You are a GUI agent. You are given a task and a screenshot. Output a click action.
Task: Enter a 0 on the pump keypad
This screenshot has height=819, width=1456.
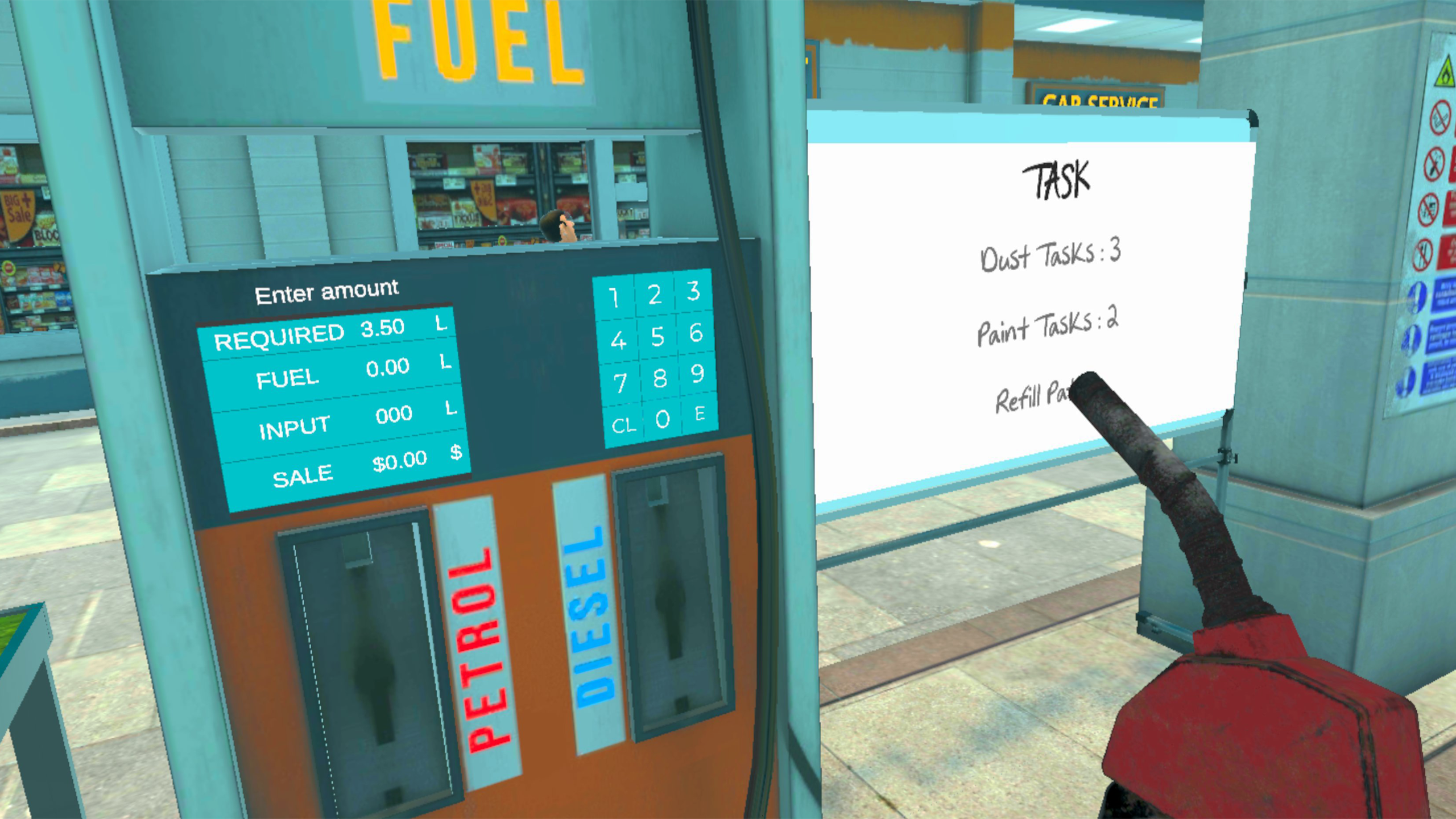click(662, 420)
